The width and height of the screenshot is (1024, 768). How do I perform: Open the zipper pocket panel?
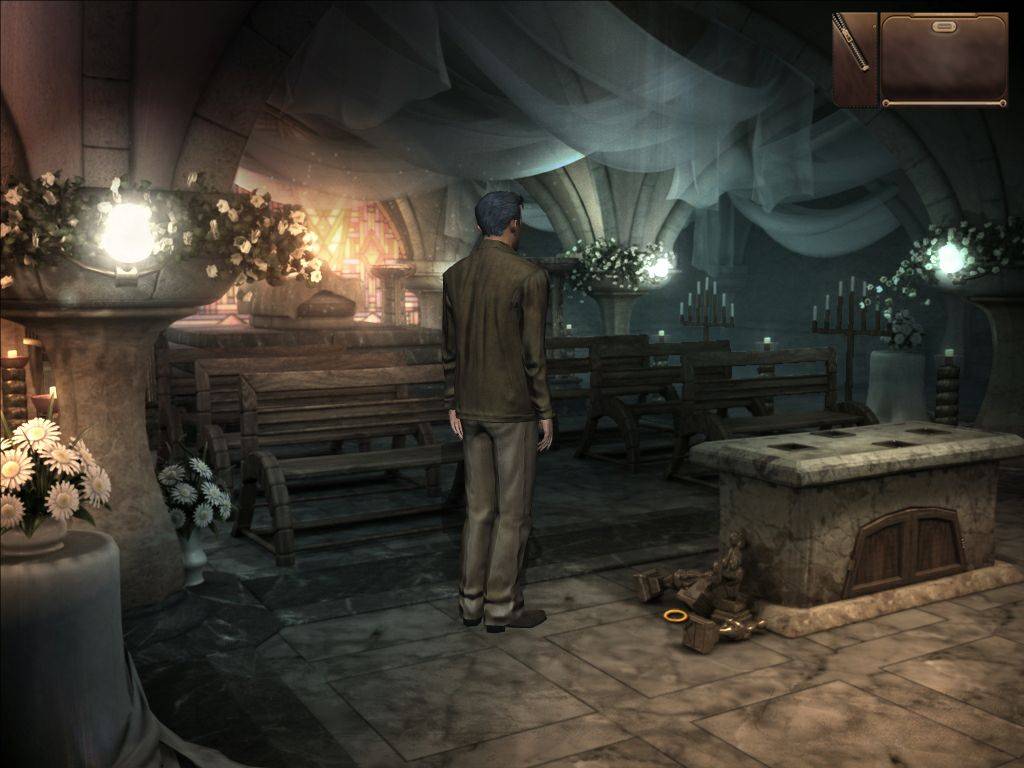pos(855,58)
